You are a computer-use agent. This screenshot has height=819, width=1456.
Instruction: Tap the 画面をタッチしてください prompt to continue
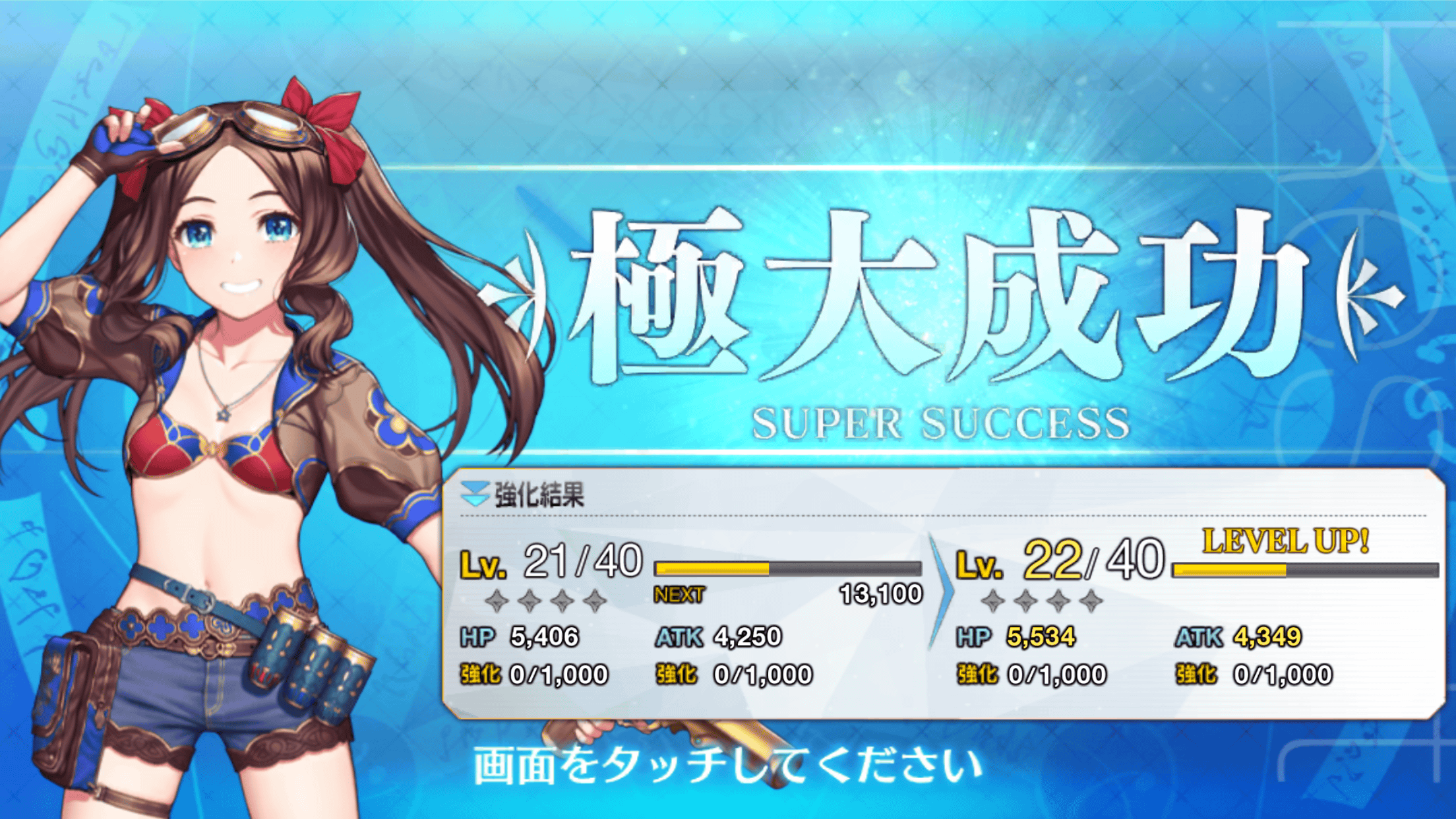[x=728, y=766]
